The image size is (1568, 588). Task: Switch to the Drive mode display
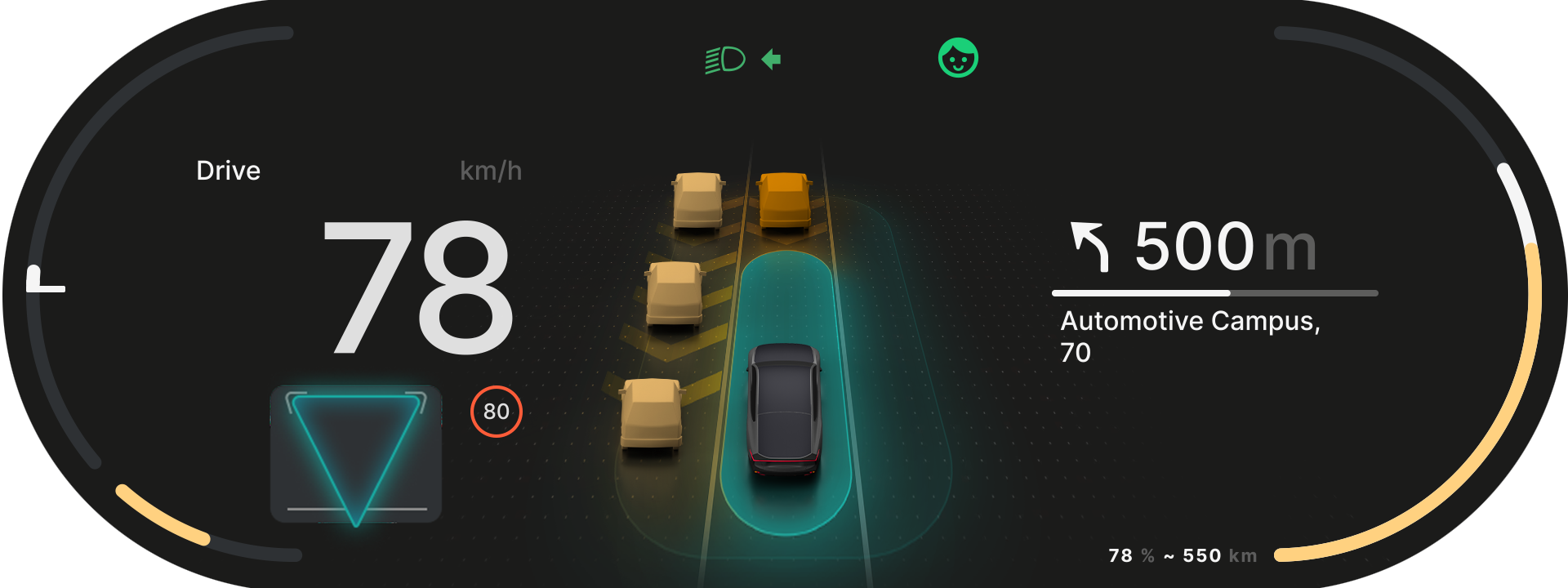(228, 171)
